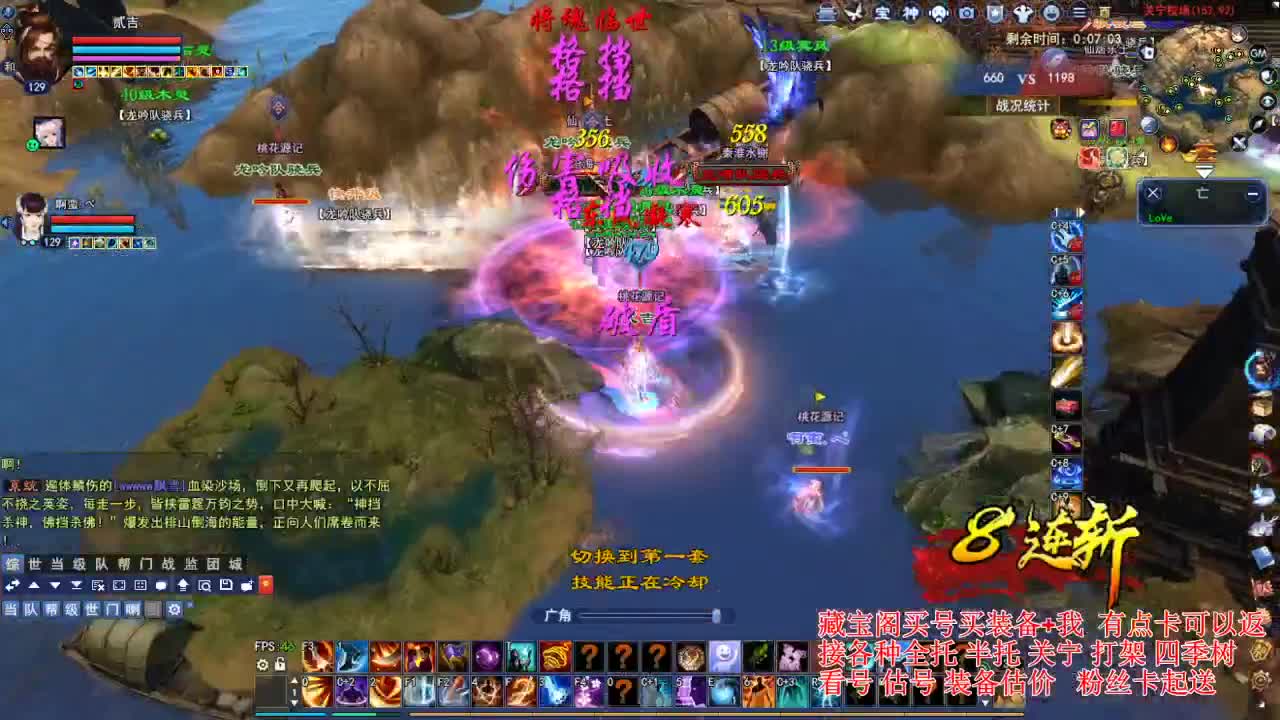This screenshot has height=720, width=1280.
Task: Click the 神 deity icon on the top bar
Action: [910, 13]
